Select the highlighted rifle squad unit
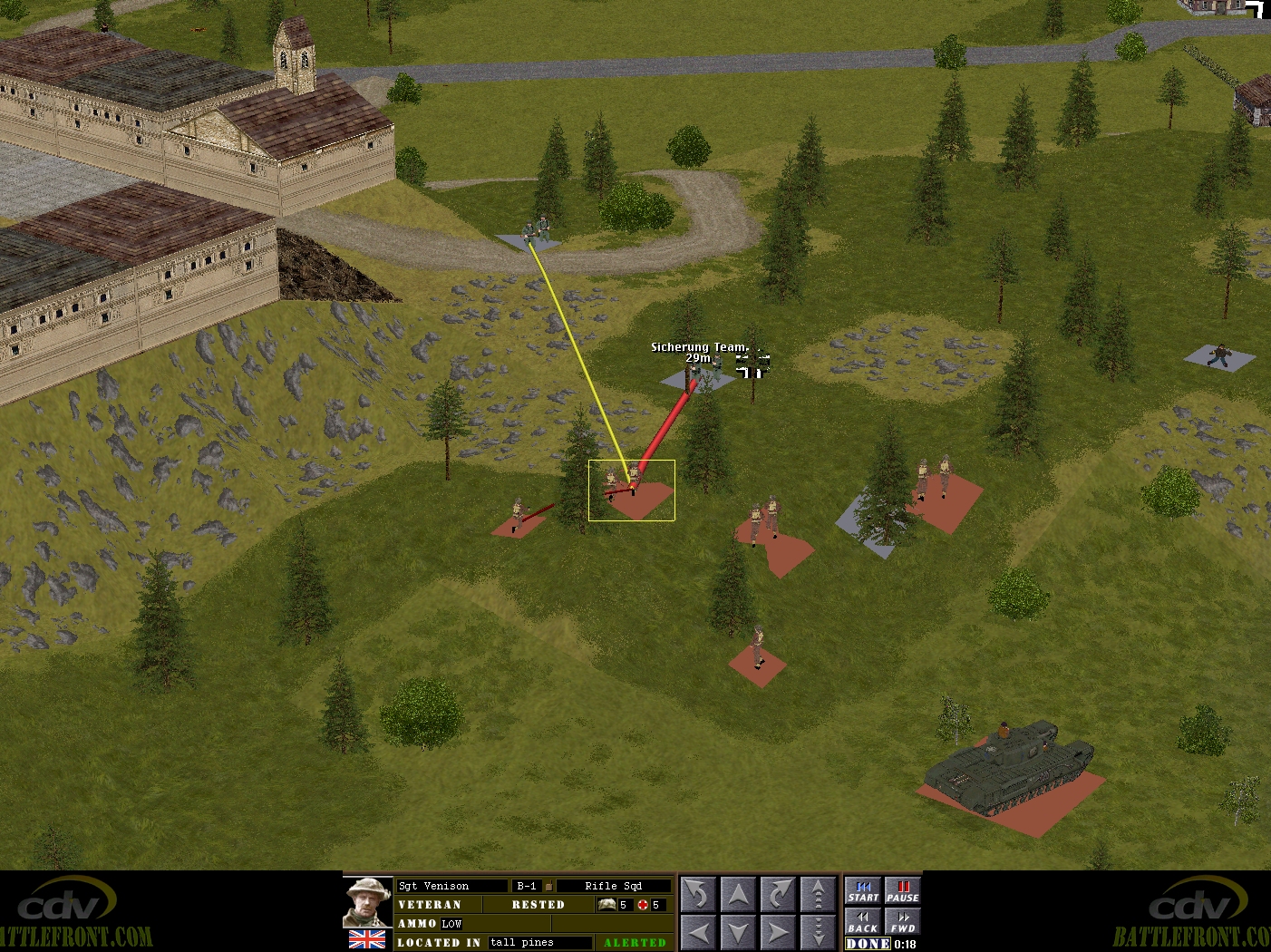 pyautogui.click(x=631, y=490)
